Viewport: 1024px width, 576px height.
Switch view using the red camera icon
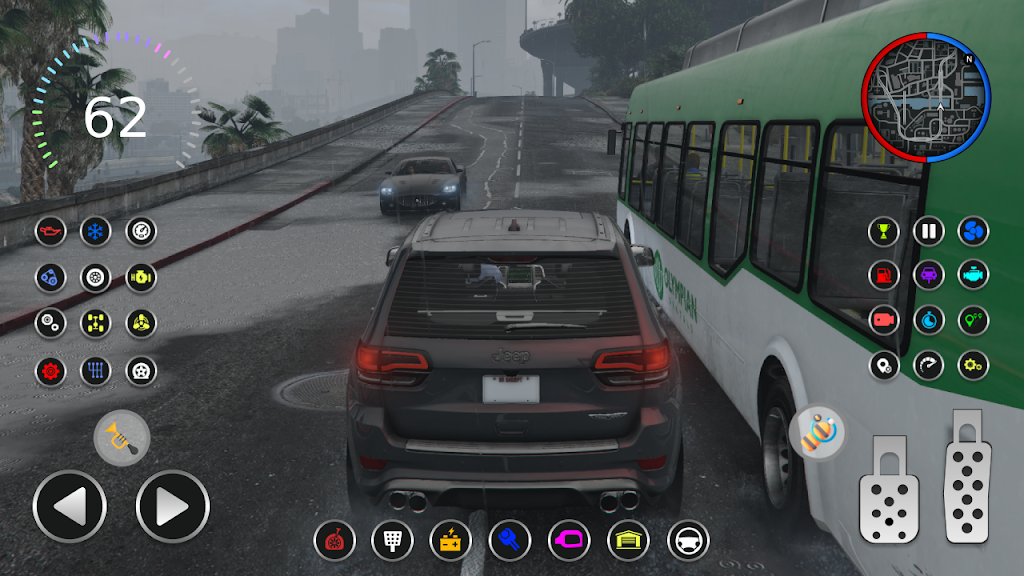coord(884,320)
